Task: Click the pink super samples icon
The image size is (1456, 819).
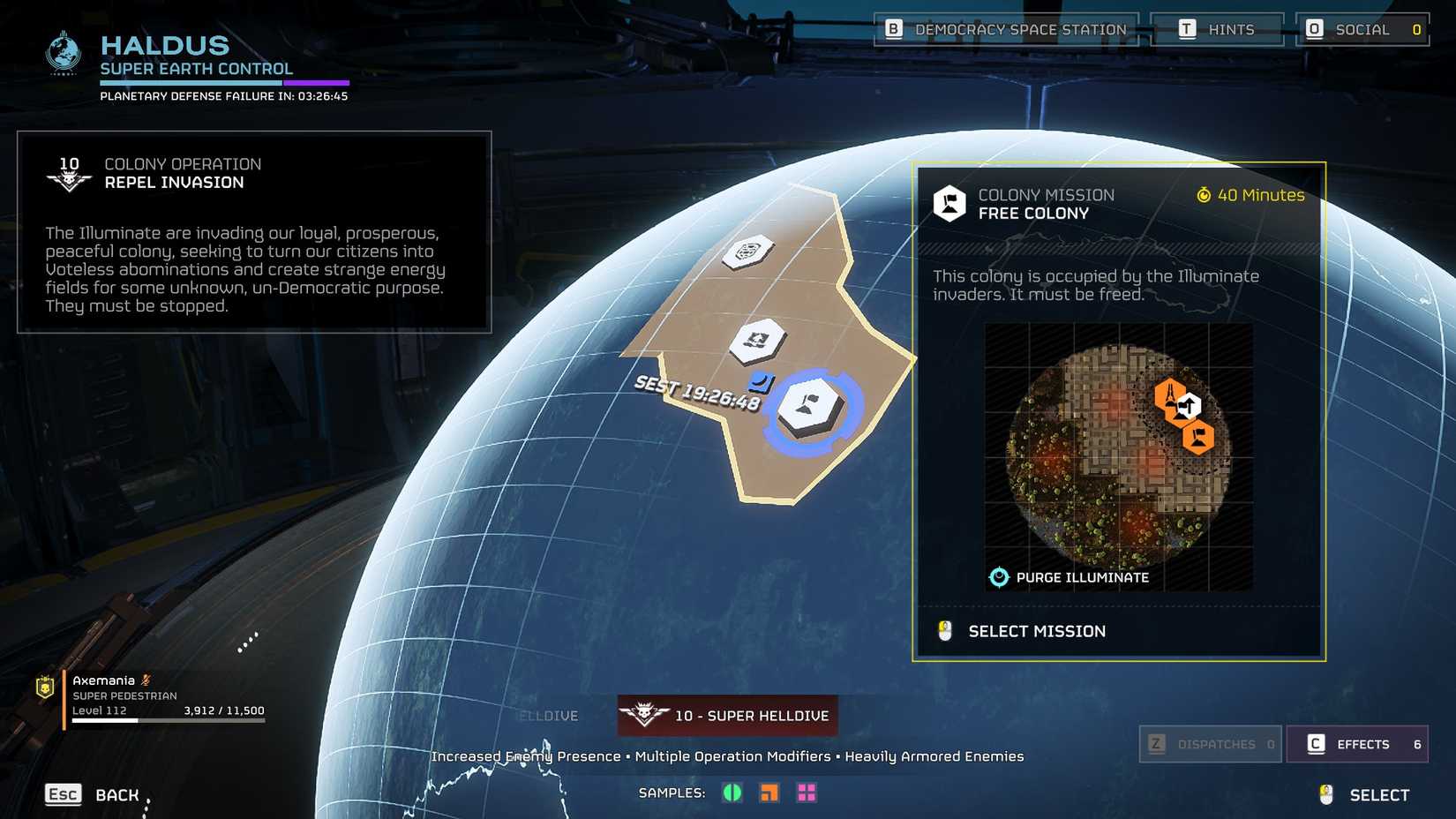Action: [806, 793]
